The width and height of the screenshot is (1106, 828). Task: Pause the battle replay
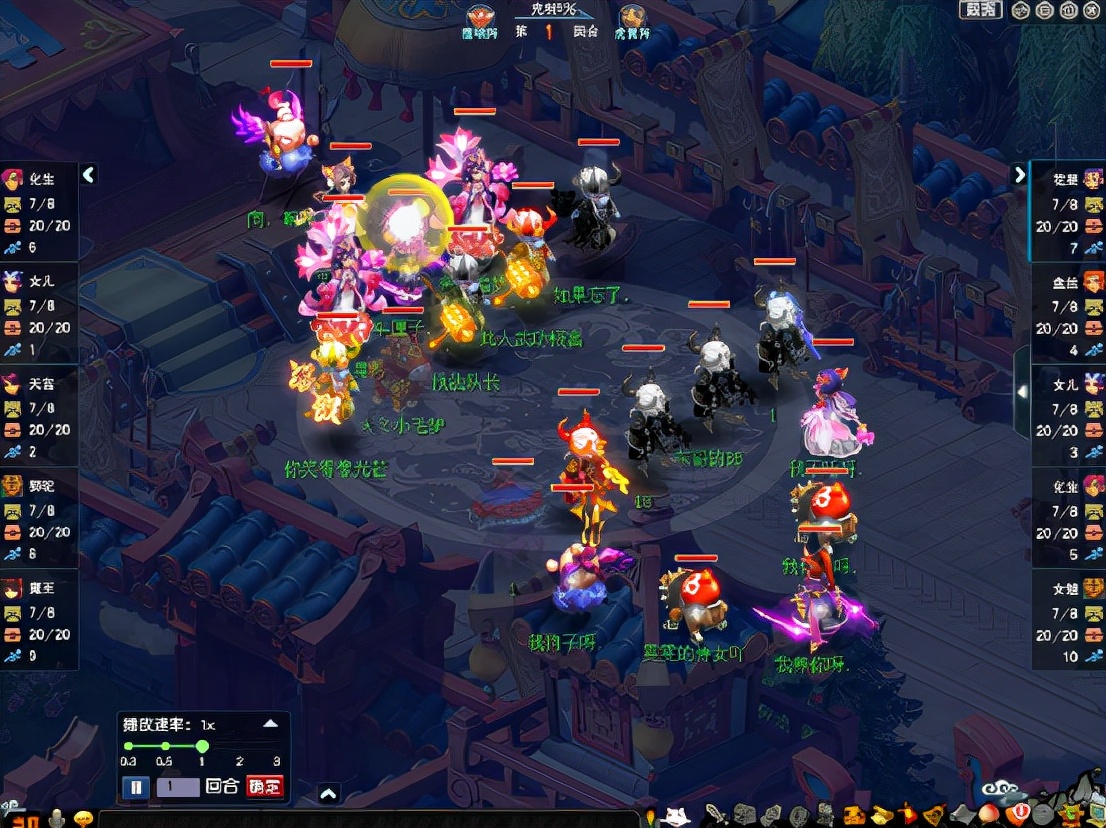pos(135,787)
